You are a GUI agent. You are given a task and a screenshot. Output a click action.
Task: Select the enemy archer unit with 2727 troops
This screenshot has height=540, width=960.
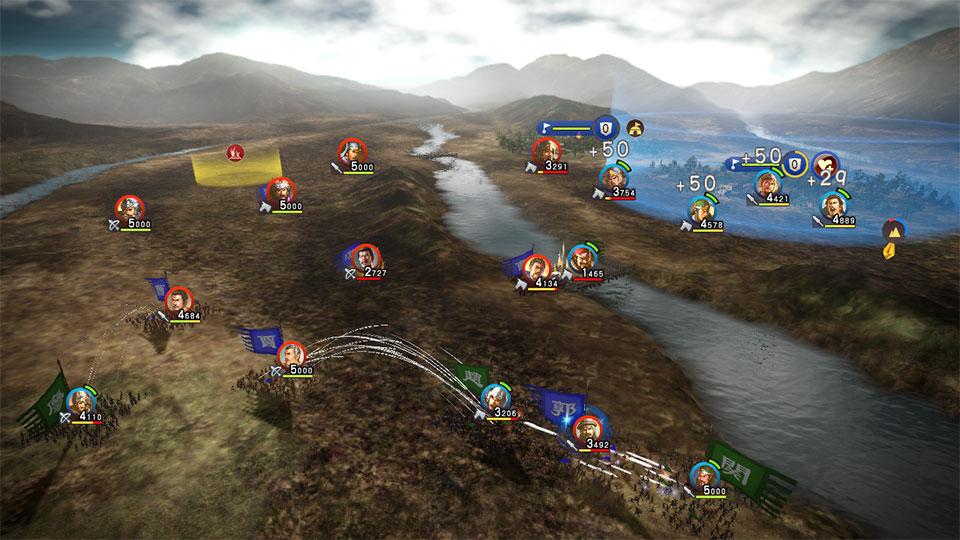click(367, 257)
